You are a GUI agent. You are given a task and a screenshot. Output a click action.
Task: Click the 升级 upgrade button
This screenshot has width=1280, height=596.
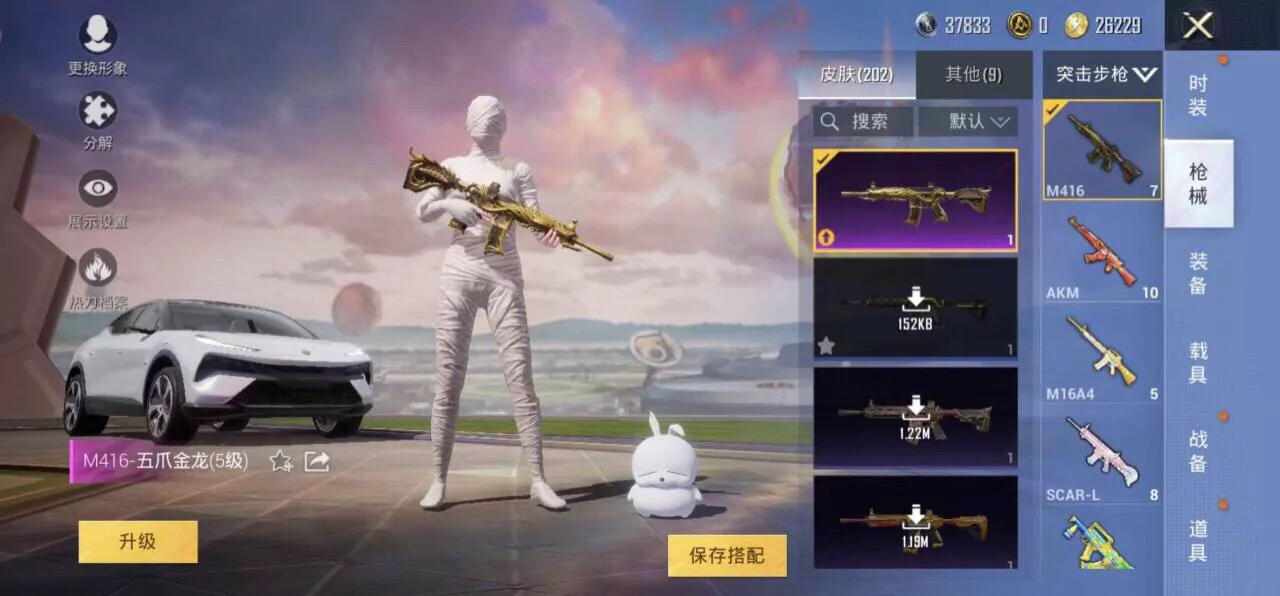tap(138, 542)
